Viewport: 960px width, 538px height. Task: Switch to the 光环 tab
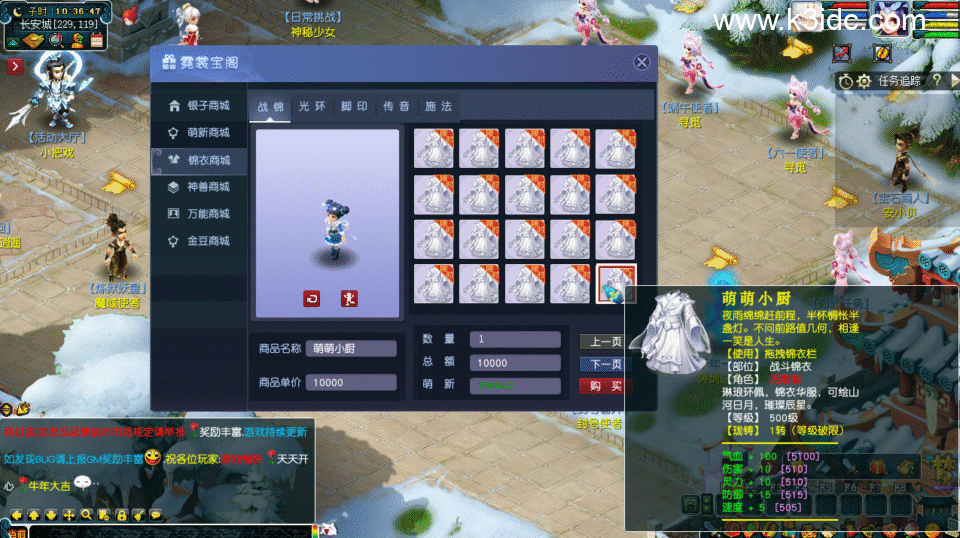[x=312, y=107]
